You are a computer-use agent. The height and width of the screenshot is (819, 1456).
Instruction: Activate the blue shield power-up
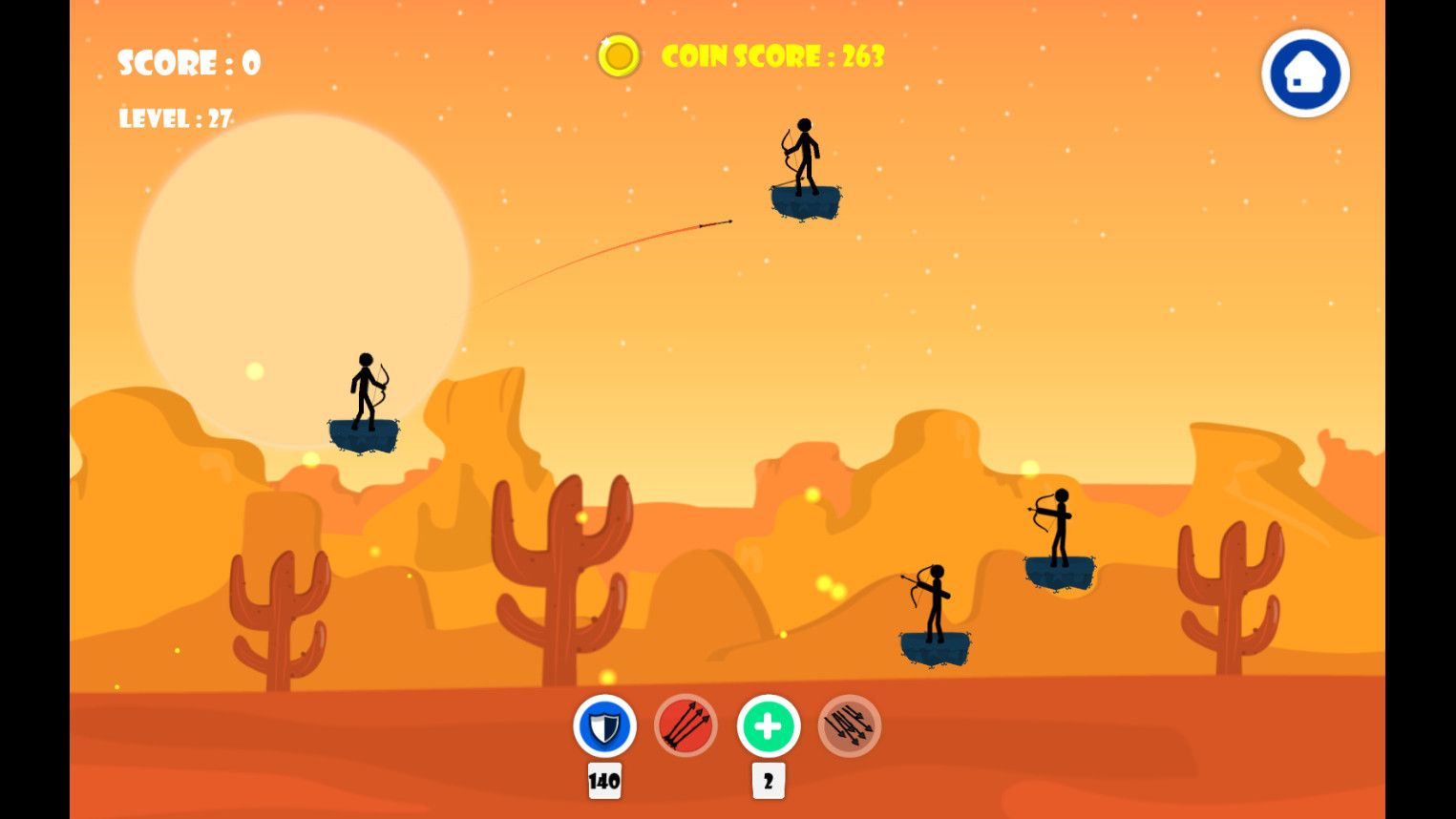[604, 726]
